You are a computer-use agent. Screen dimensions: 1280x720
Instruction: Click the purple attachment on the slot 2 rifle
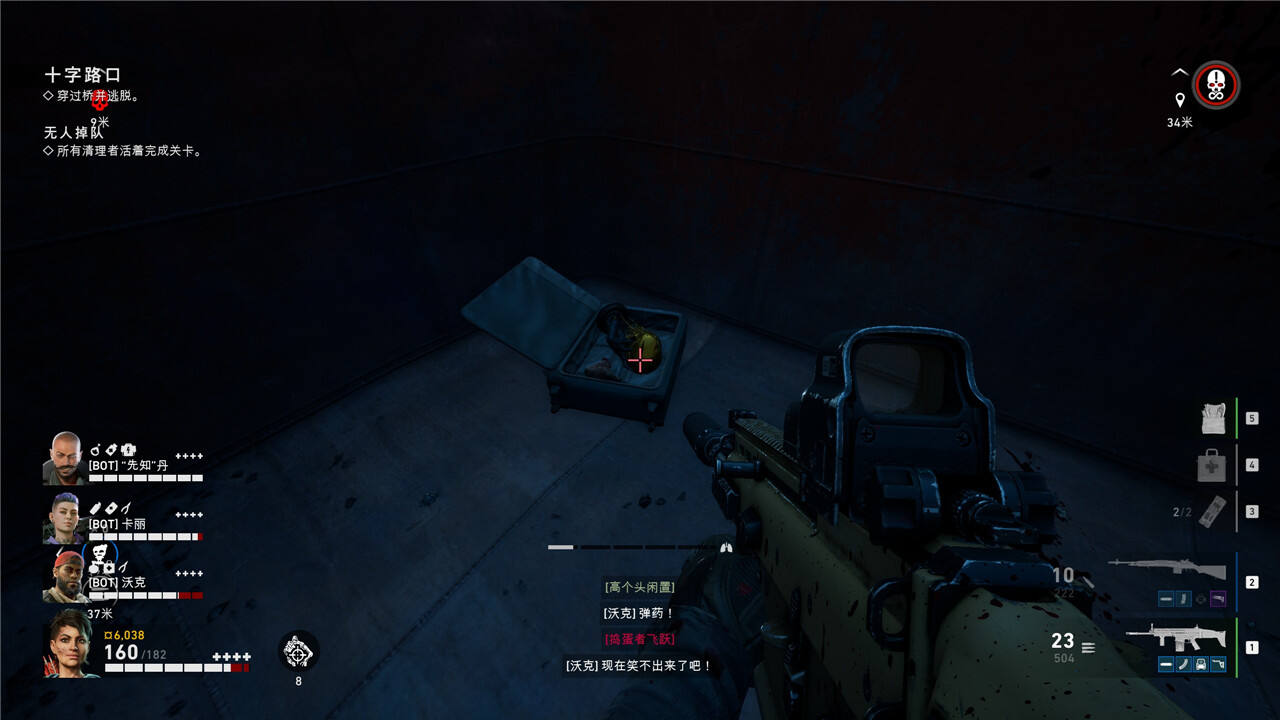click(1217, 599)
